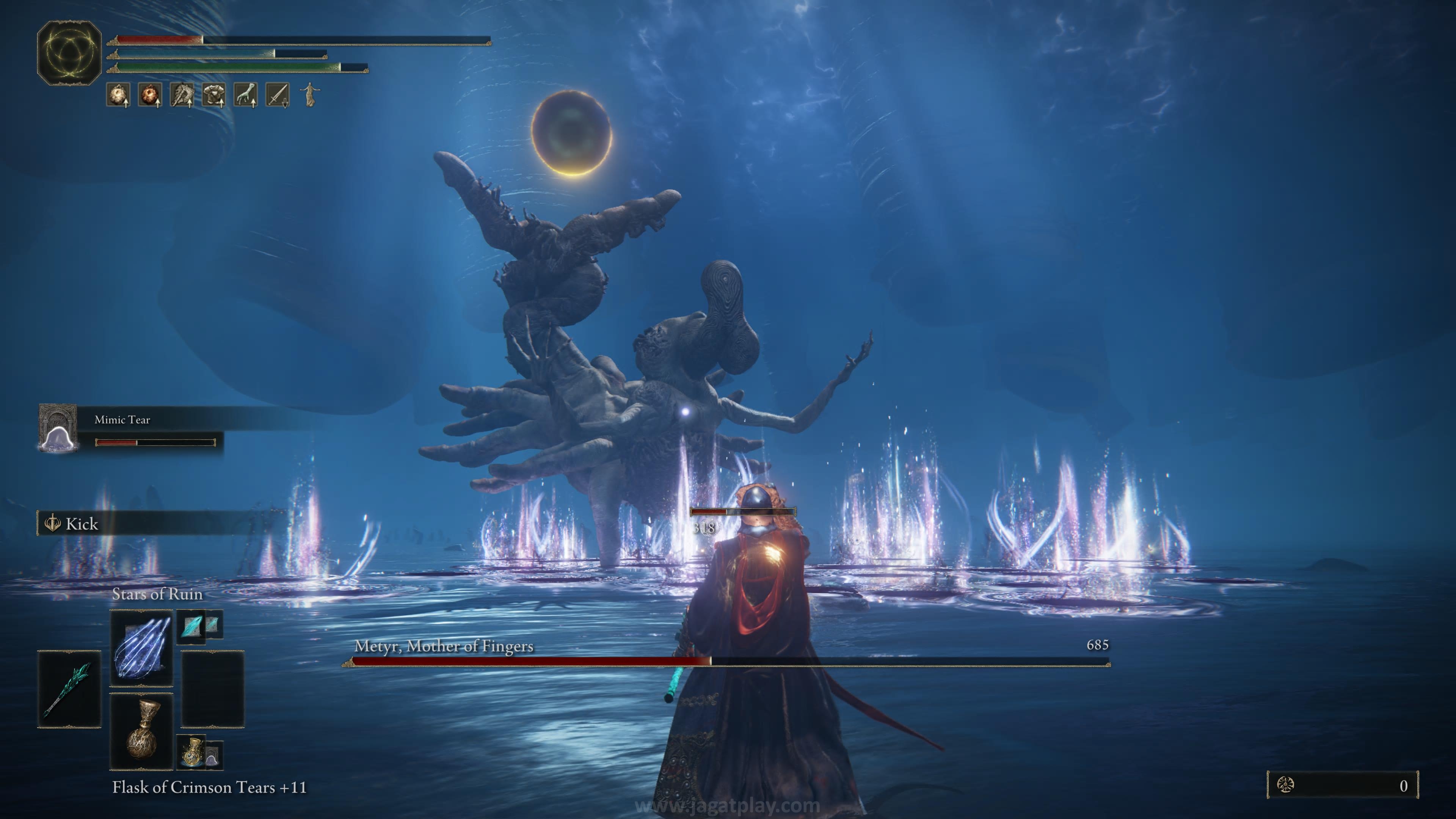This screenshot has height=819, width=1456.
Task: Choose the next queued cyan crystal spell
Action: [192, 626]
